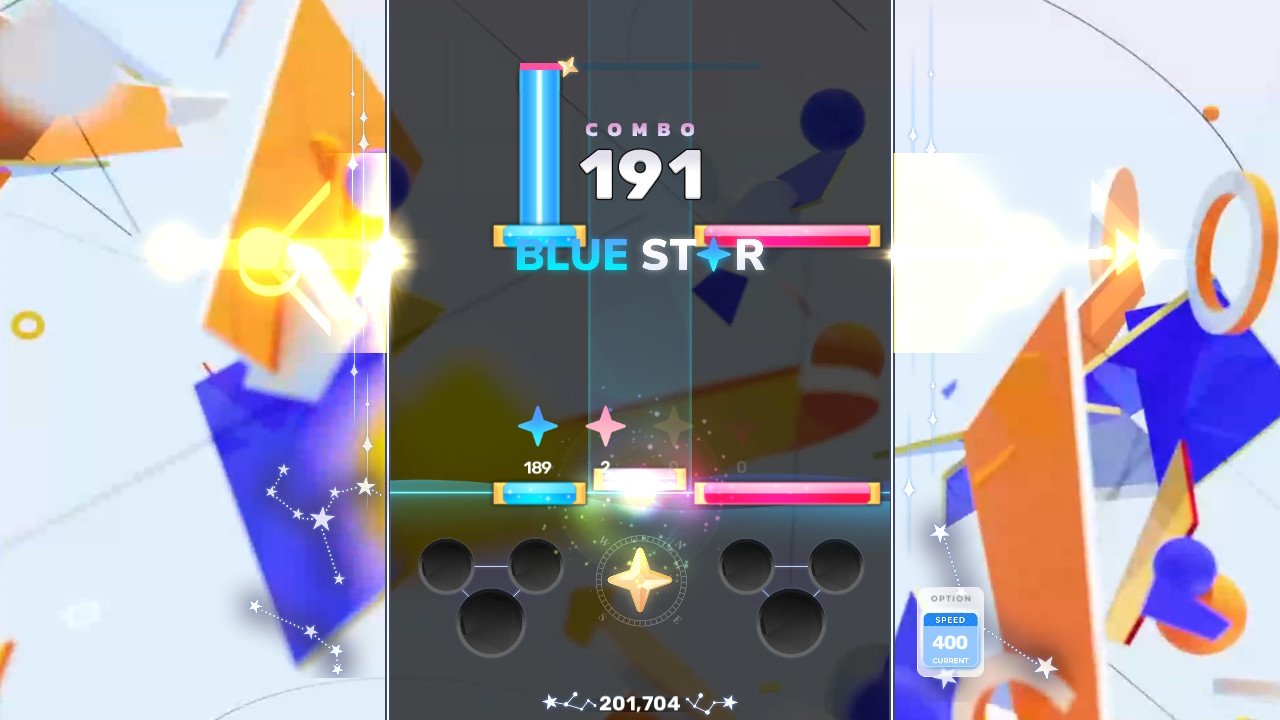The image size is (1280, 720).
Task: Toggle the bottom circle of the right pad
Action: [x=793, y=618]
